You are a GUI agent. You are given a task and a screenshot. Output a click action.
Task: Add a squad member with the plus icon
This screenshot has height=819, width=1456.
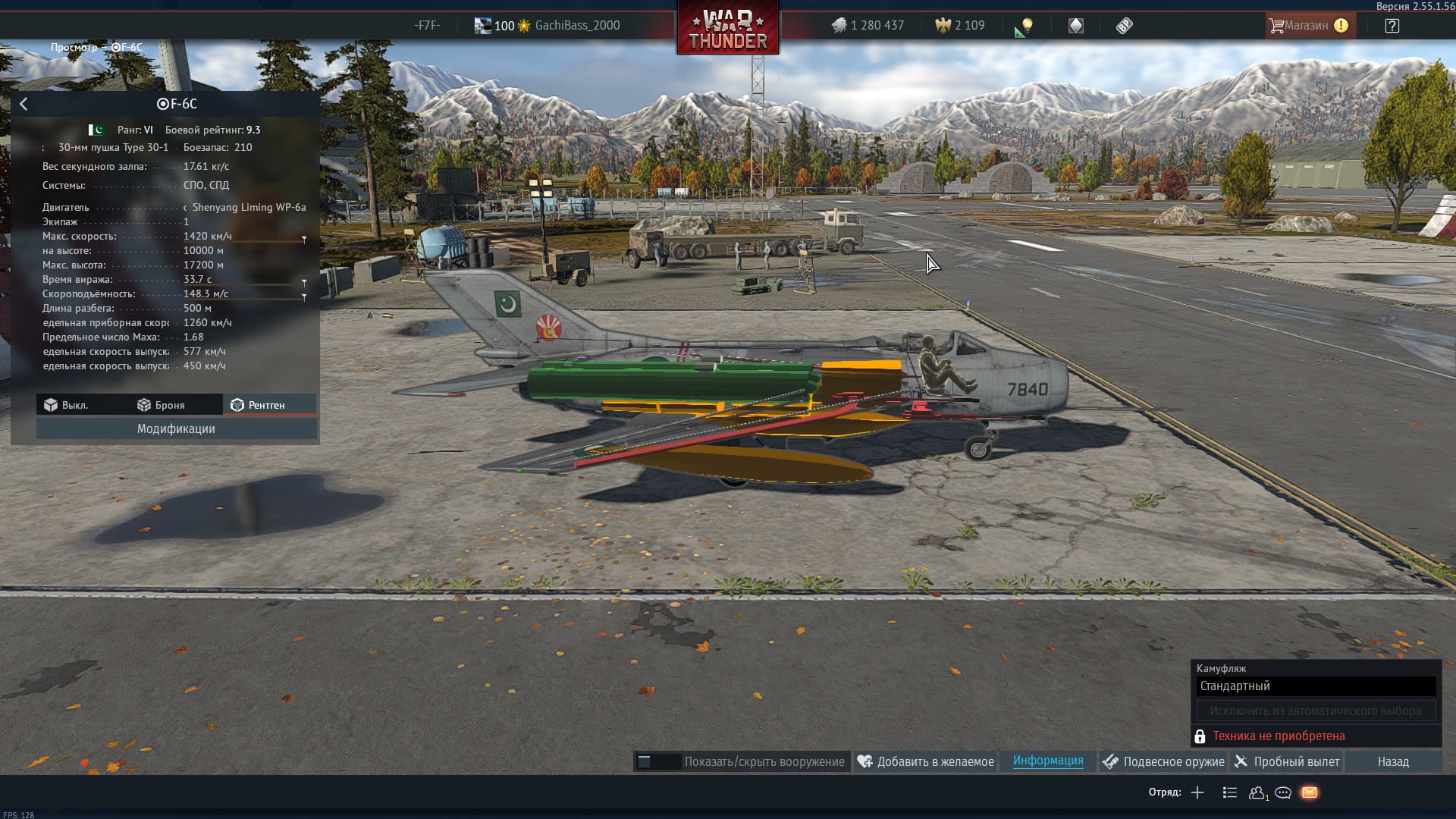coord(1197,792)
